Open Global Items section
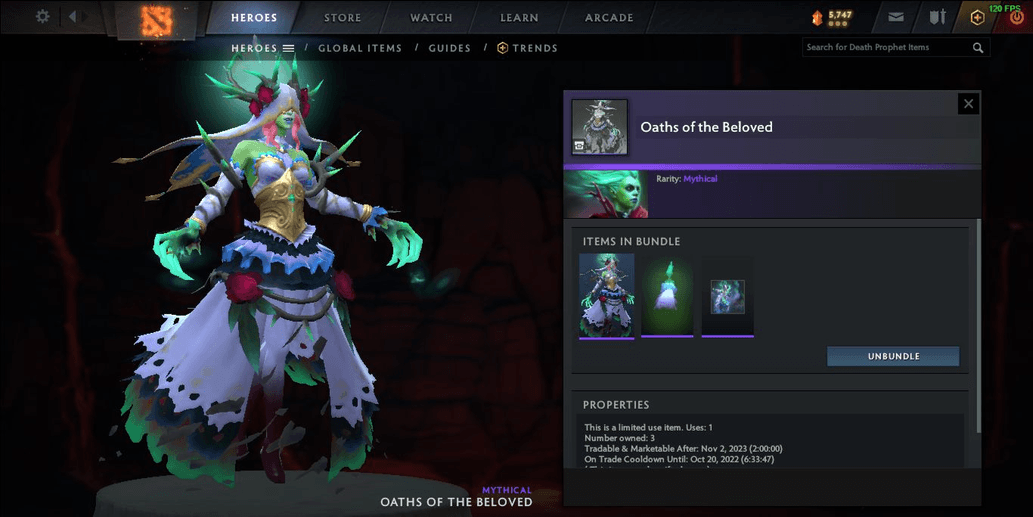 coord(360,48)
